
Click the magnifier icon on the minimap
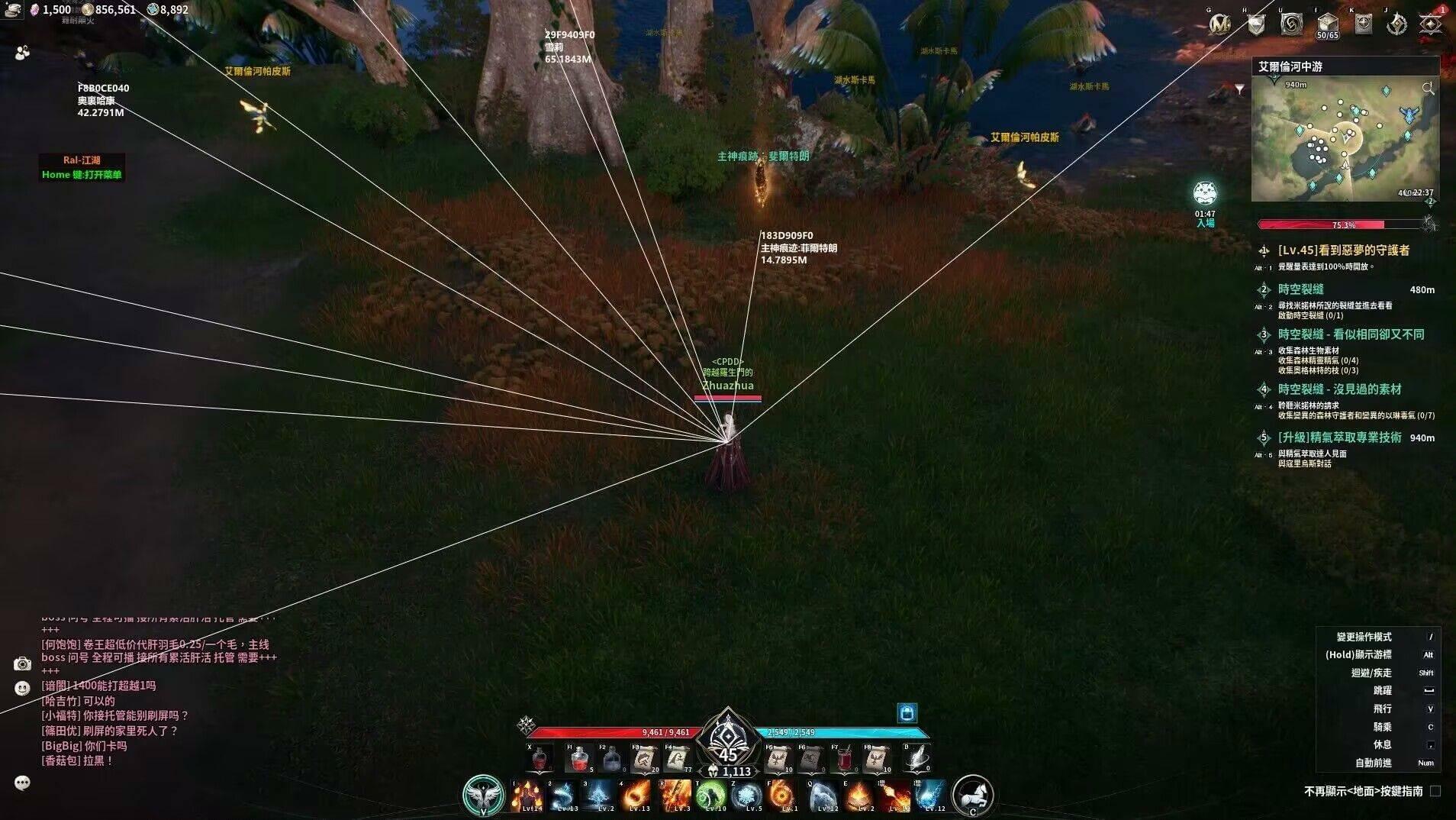1429,87
